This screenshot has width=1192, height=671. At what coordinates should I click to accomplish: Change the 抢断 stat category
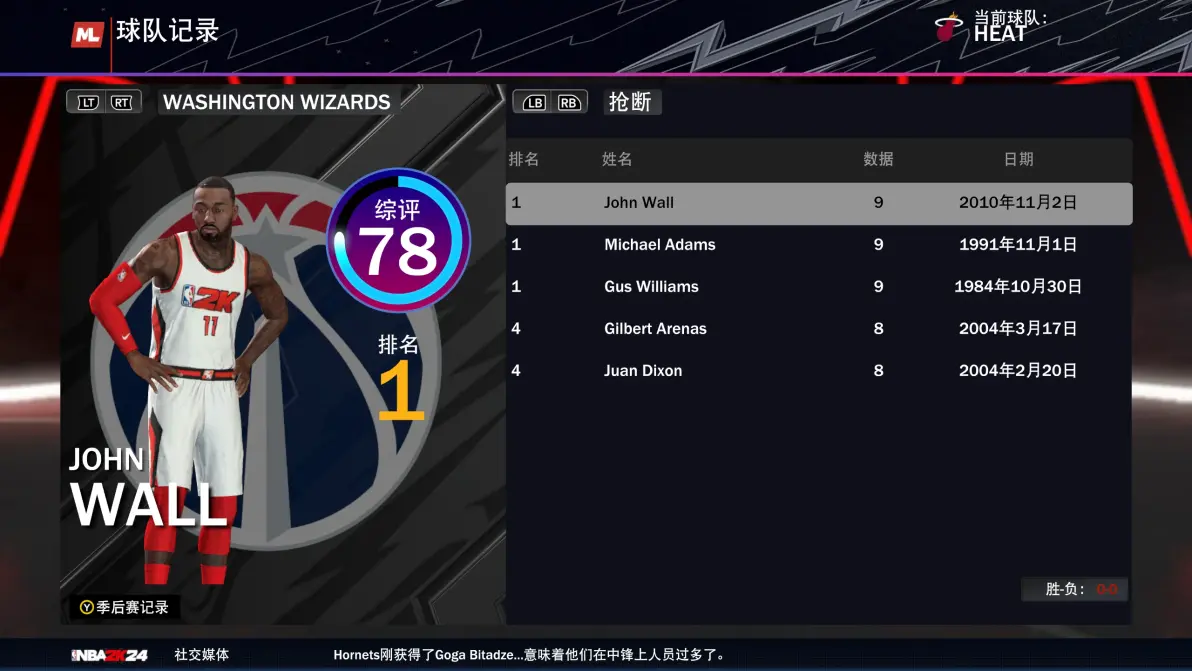[631, 102]
